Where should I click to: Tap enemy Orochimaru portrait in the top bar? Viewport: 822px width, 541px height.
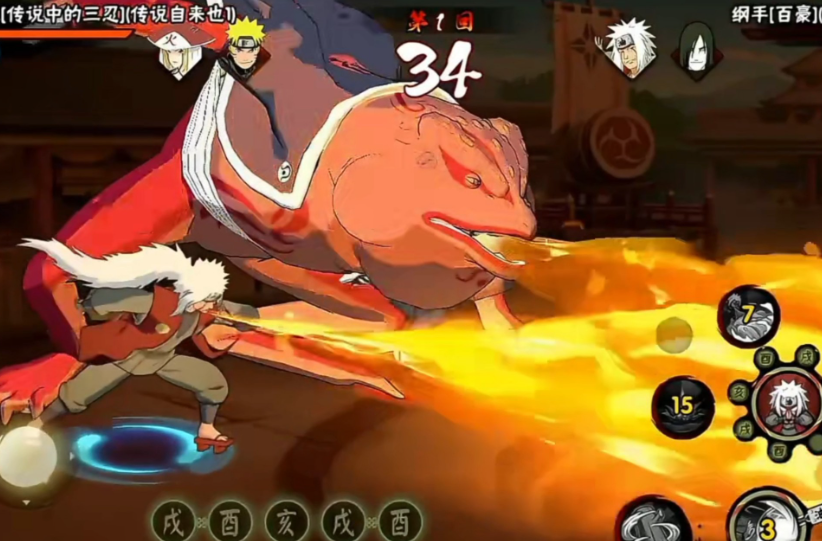[696, 47]
